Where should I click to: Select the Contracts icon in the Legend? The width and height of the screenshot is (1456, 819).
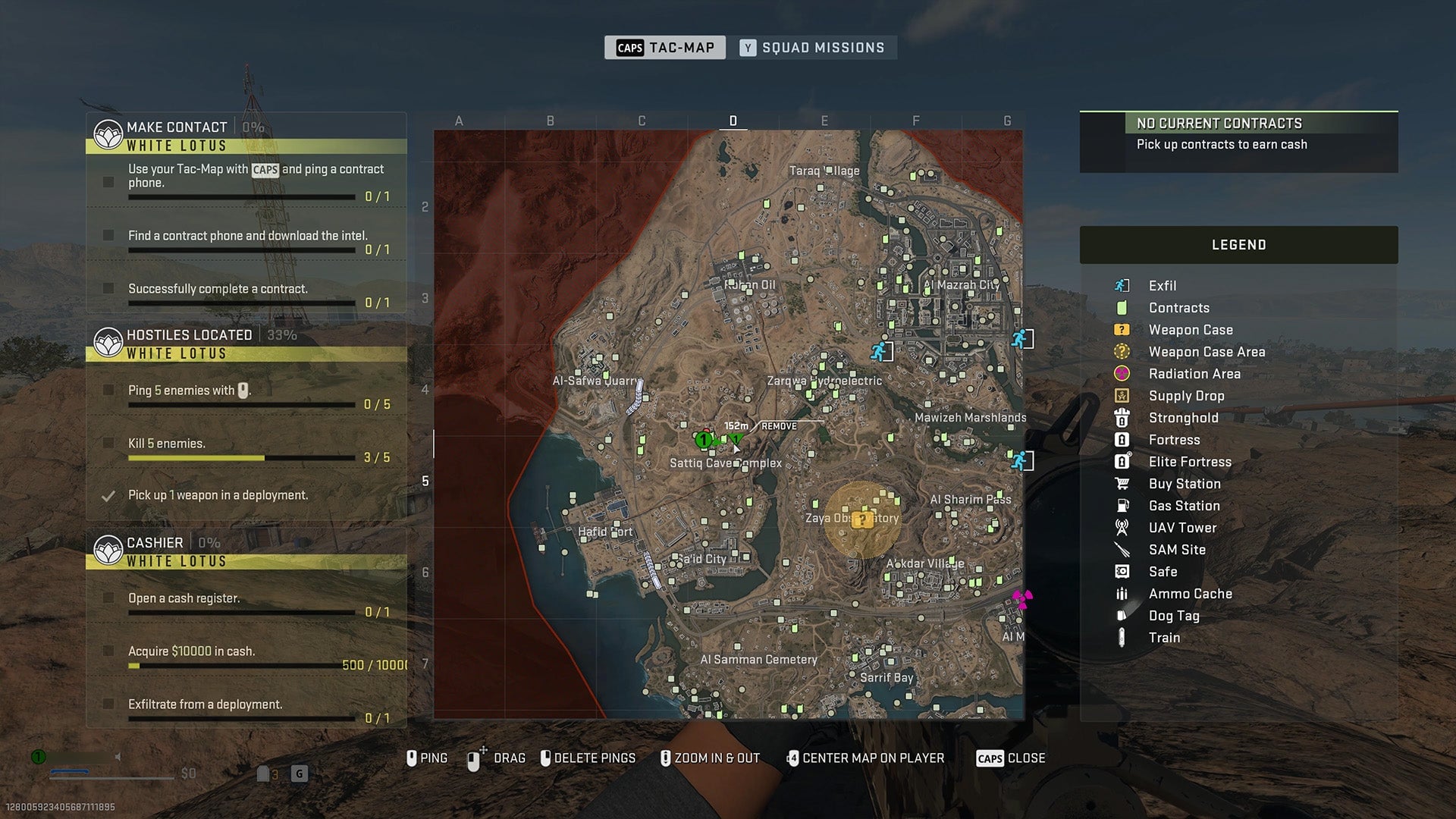(1123, 308)
